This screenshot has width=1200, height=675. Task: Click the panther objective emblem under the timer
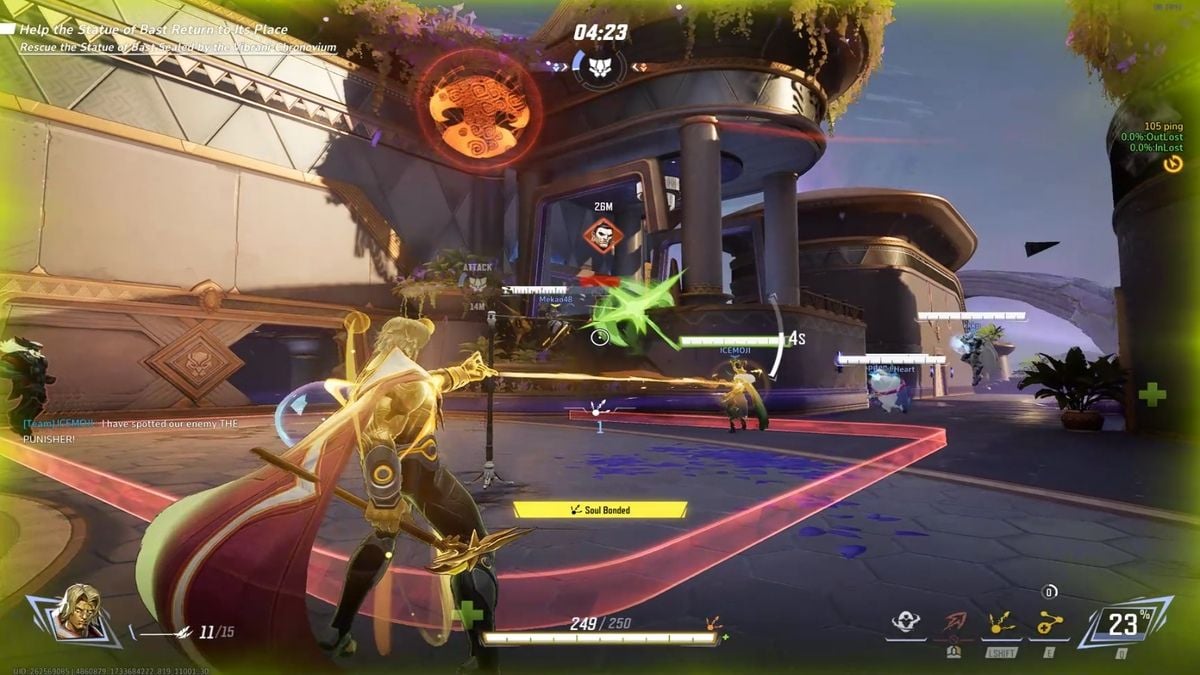coord(600,67)
